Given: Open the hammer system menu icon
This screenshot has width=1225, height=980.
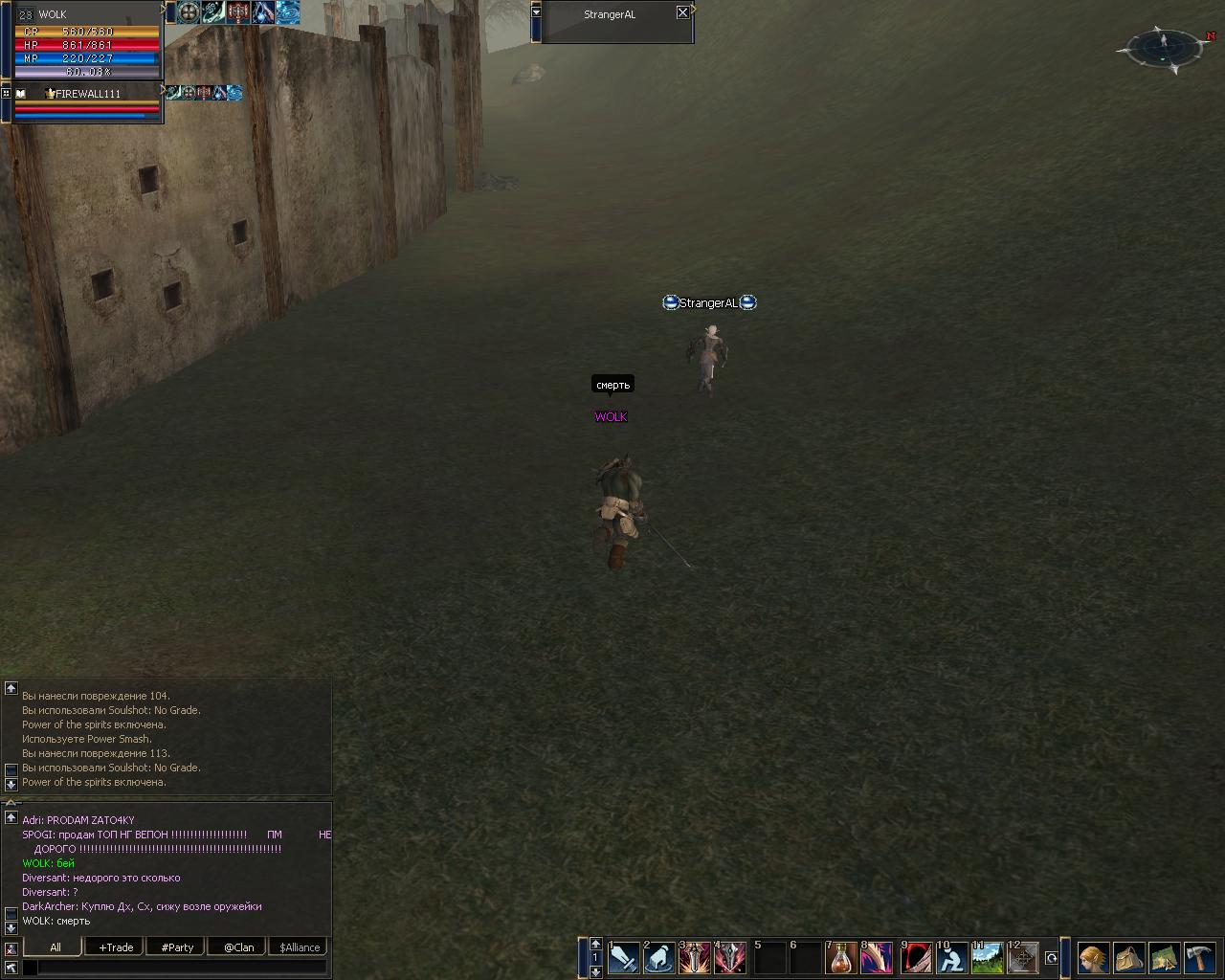Looking at the screenshot, I should click(x=1199, y=958).
